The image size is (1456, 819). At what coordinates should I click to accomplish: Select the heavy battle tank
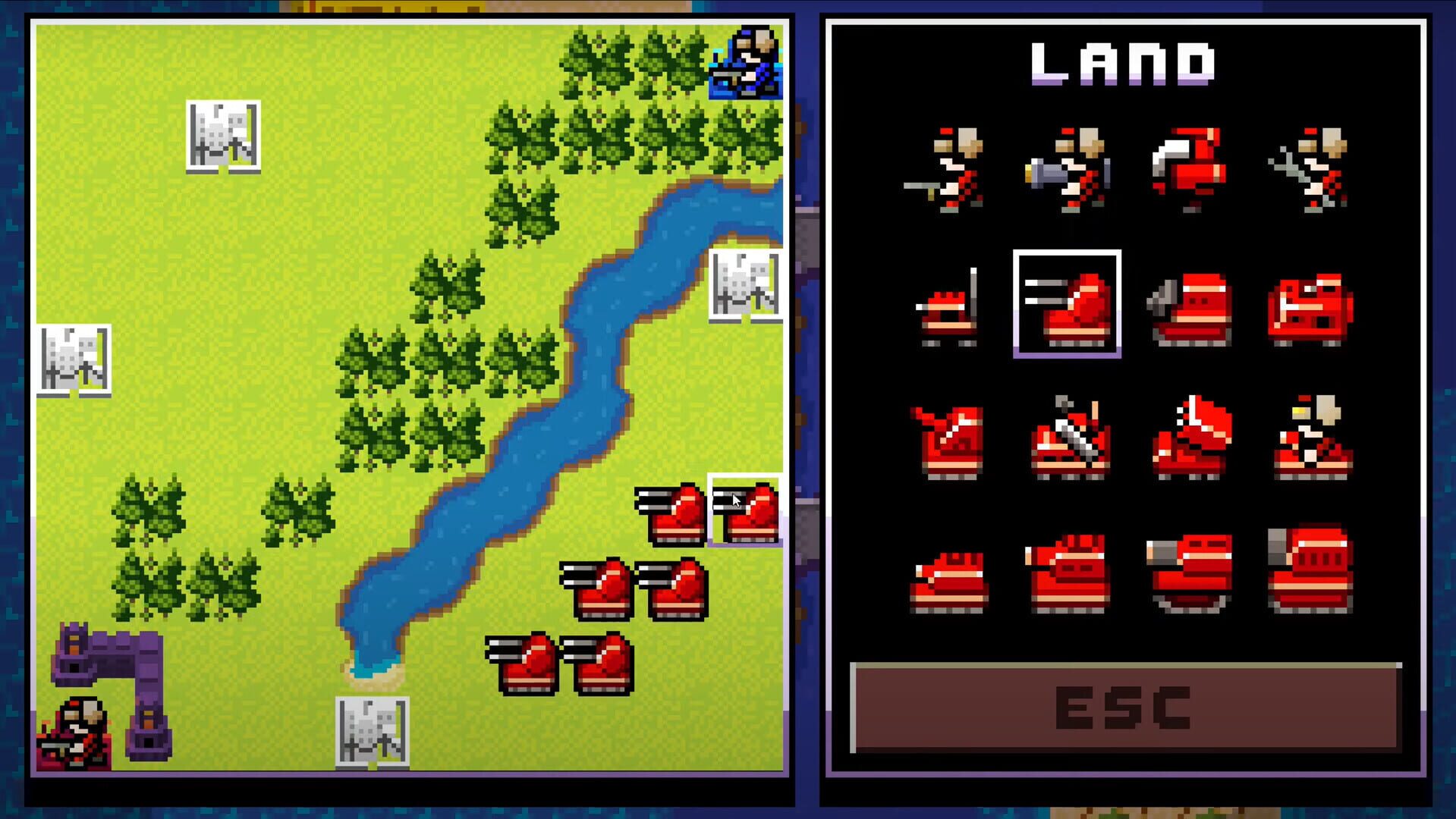point(1313,569)
